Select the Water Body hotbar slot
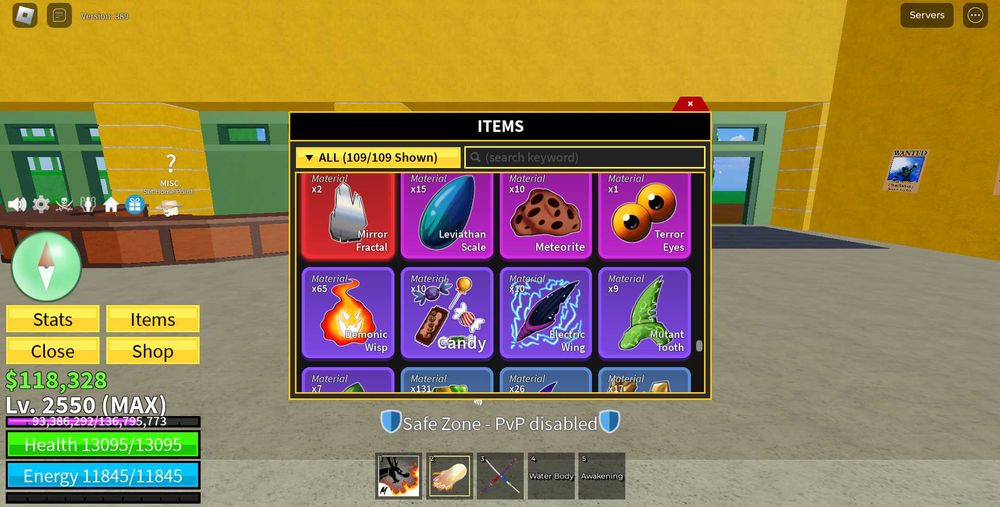 click(x=551, y=476)
